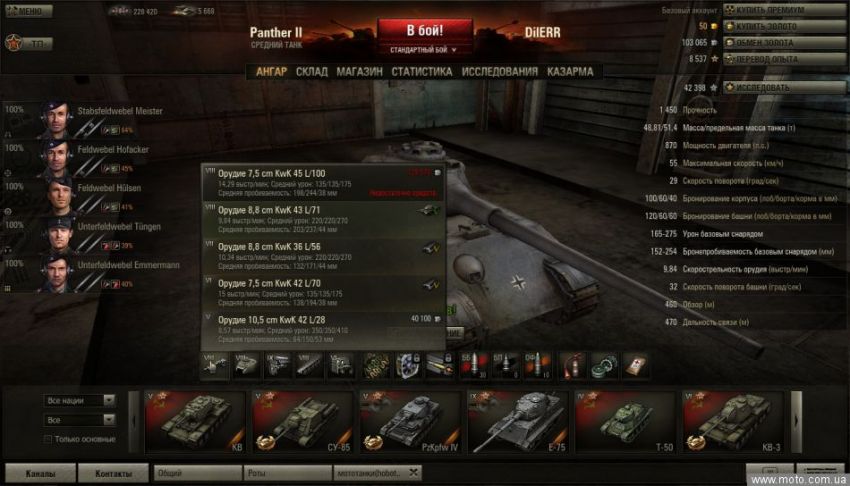The height and width of the screenshot is (486, 850).
Task: Select the СУ-85 tank tile
Action: (x=300, y=421)
